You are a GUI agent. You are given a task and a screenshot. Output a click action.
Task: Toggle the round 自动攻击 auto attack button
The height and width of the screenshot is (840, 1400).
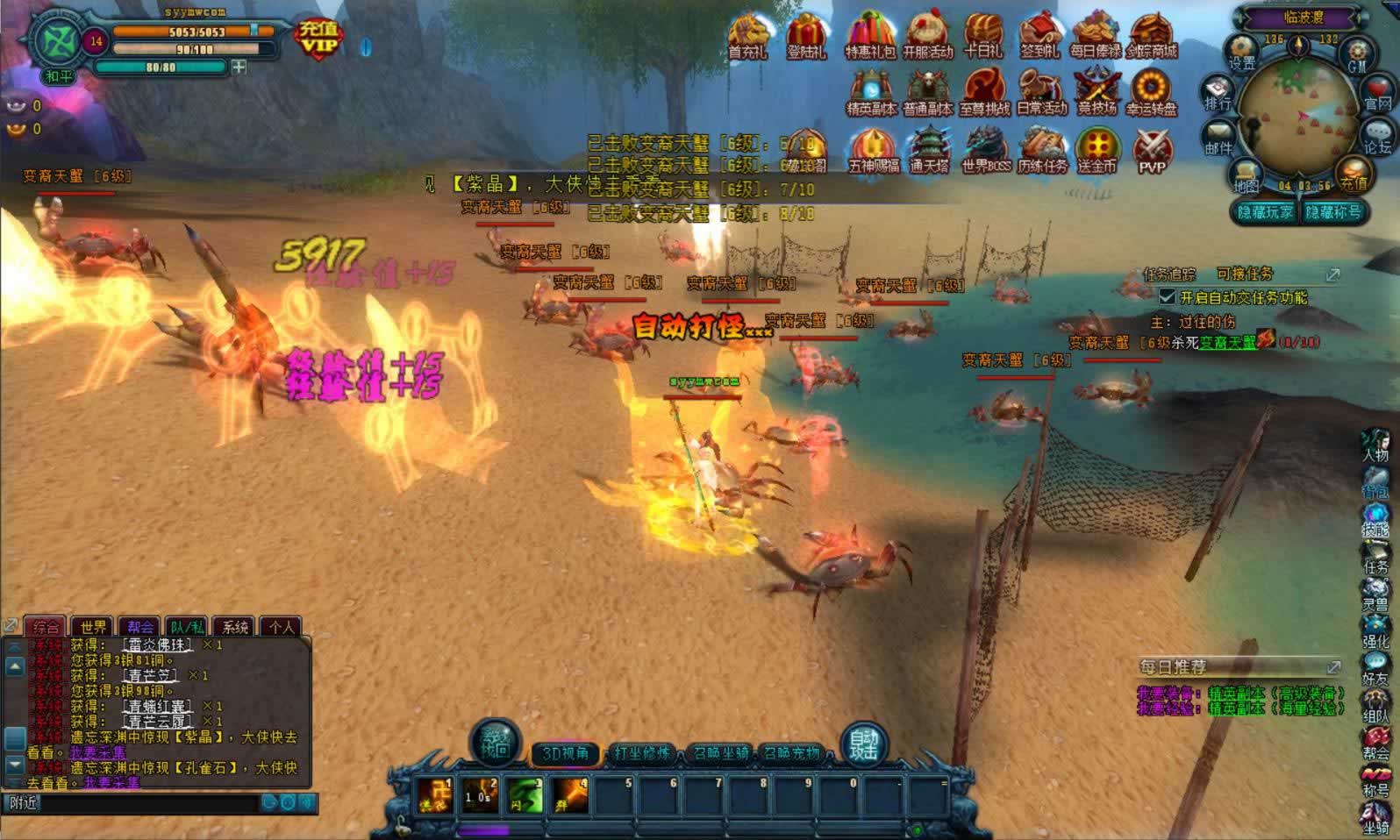[863, 745]
